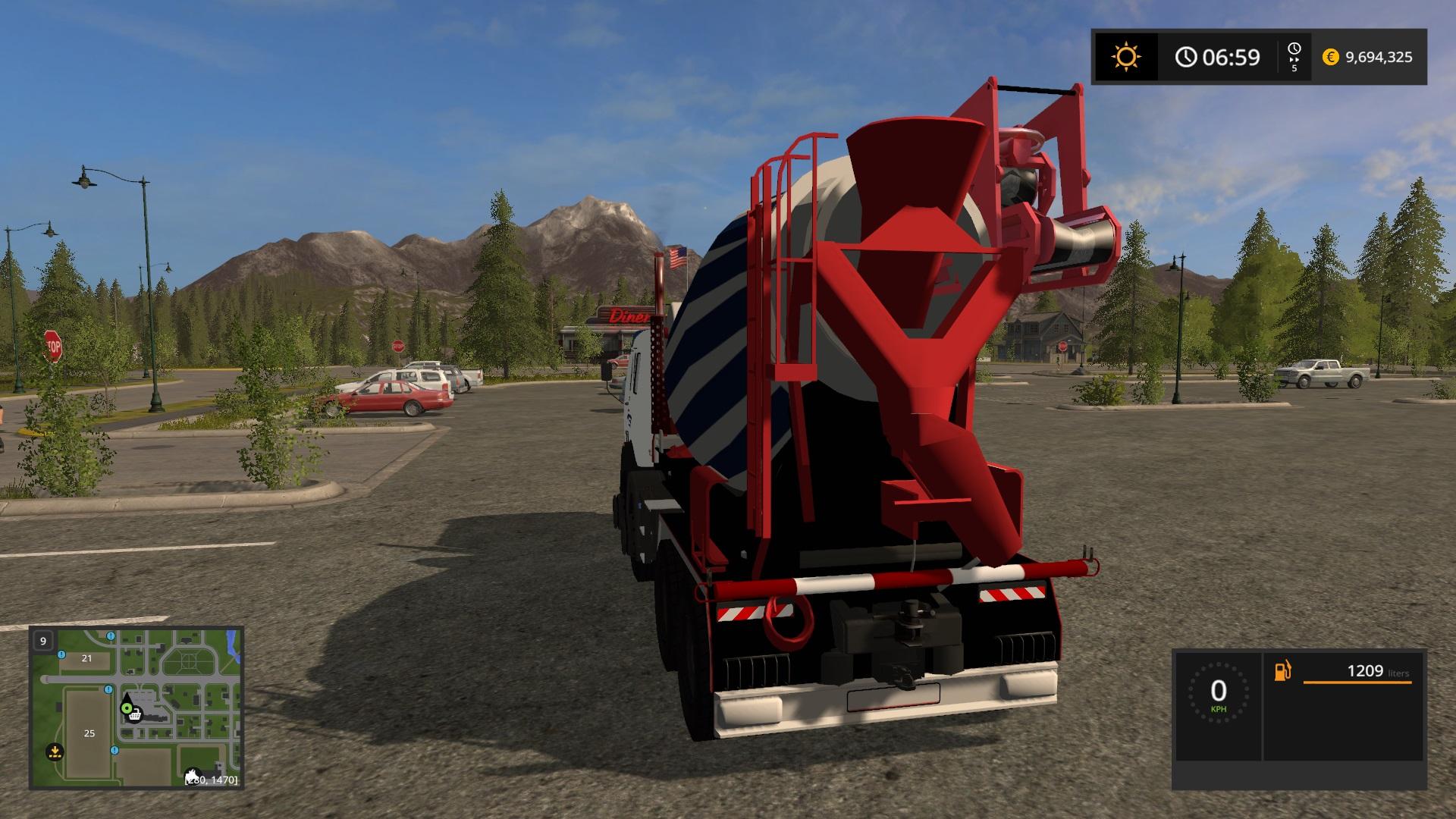The image size is (1456, 819).
Task: Click the orange fuel pump icon
Action: pos(1282,671)
